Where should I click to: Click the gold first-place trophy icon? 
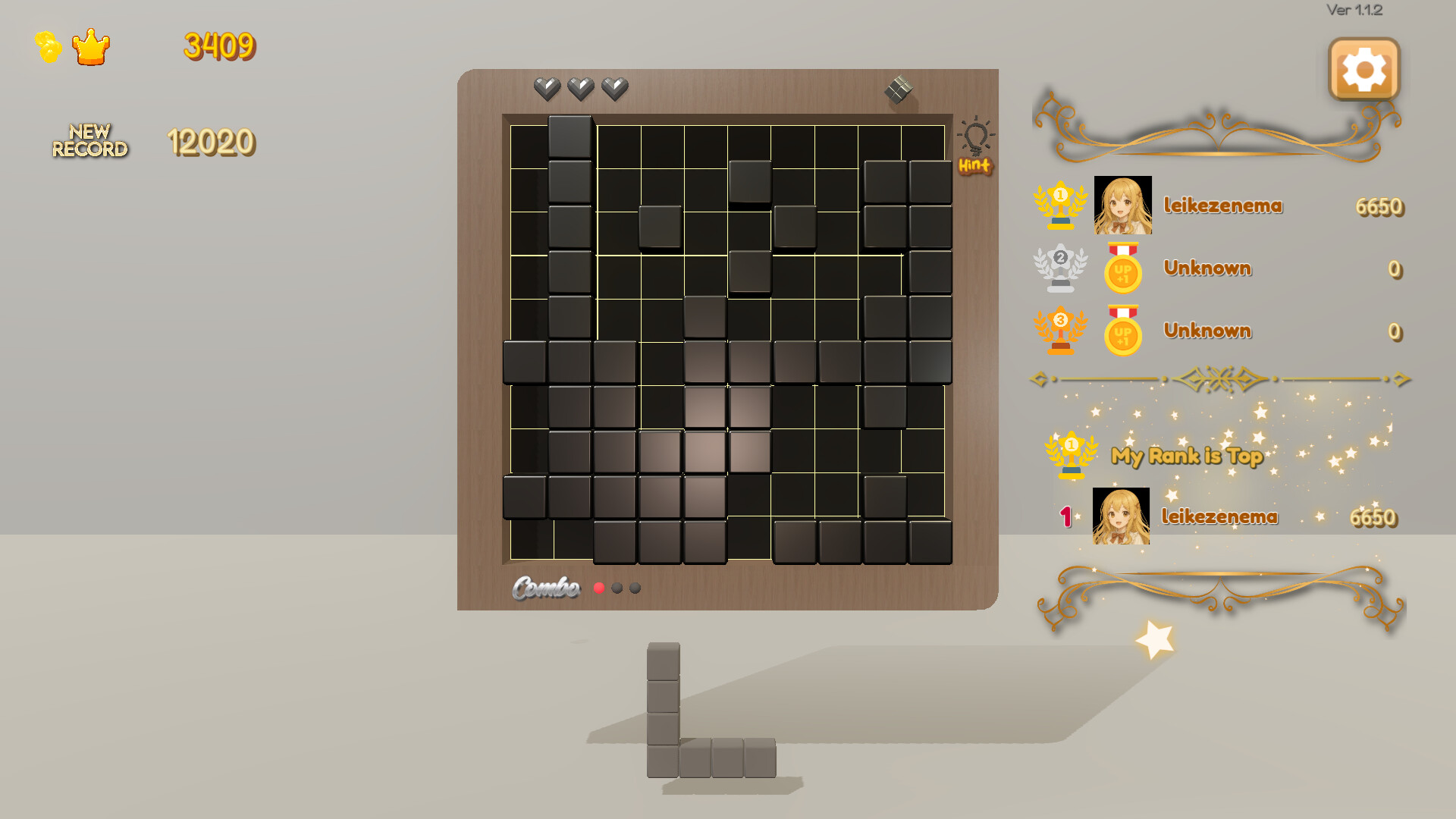click(1061, 204)
